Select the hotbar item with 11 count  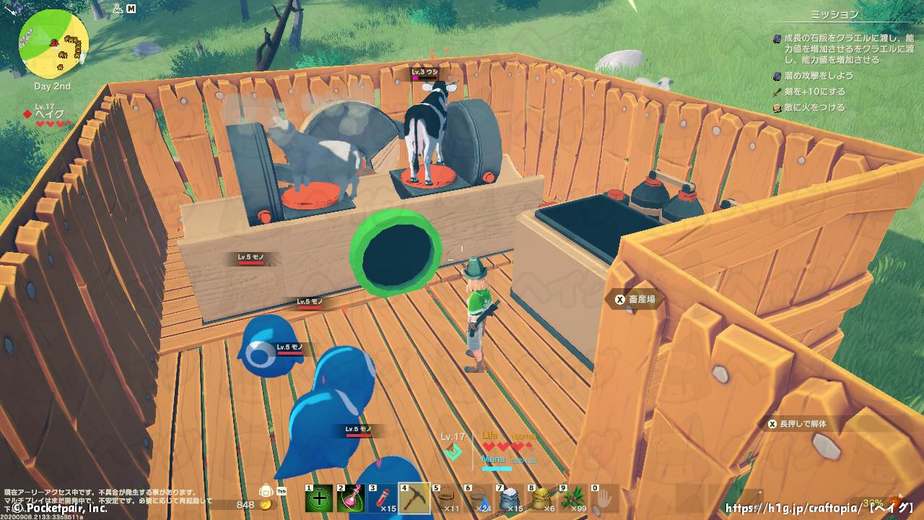point(446,498)
